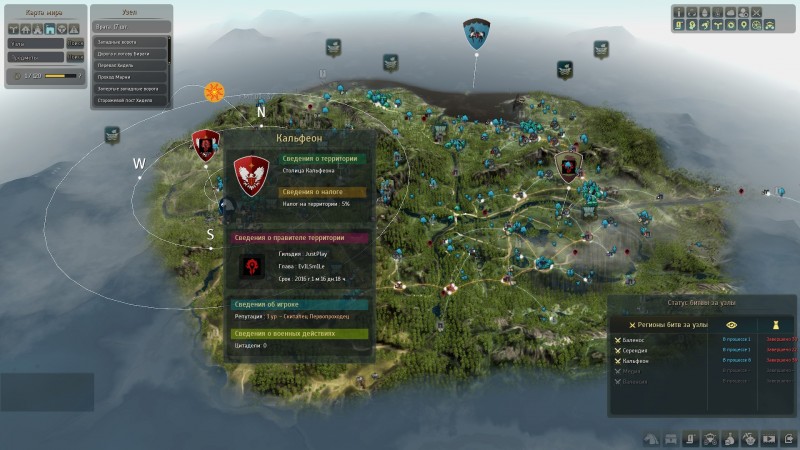Image resolution: width=800 pixels, height=450 pixels.
Task: Select the highlighted castle filter icon
Action: [48, 29]
